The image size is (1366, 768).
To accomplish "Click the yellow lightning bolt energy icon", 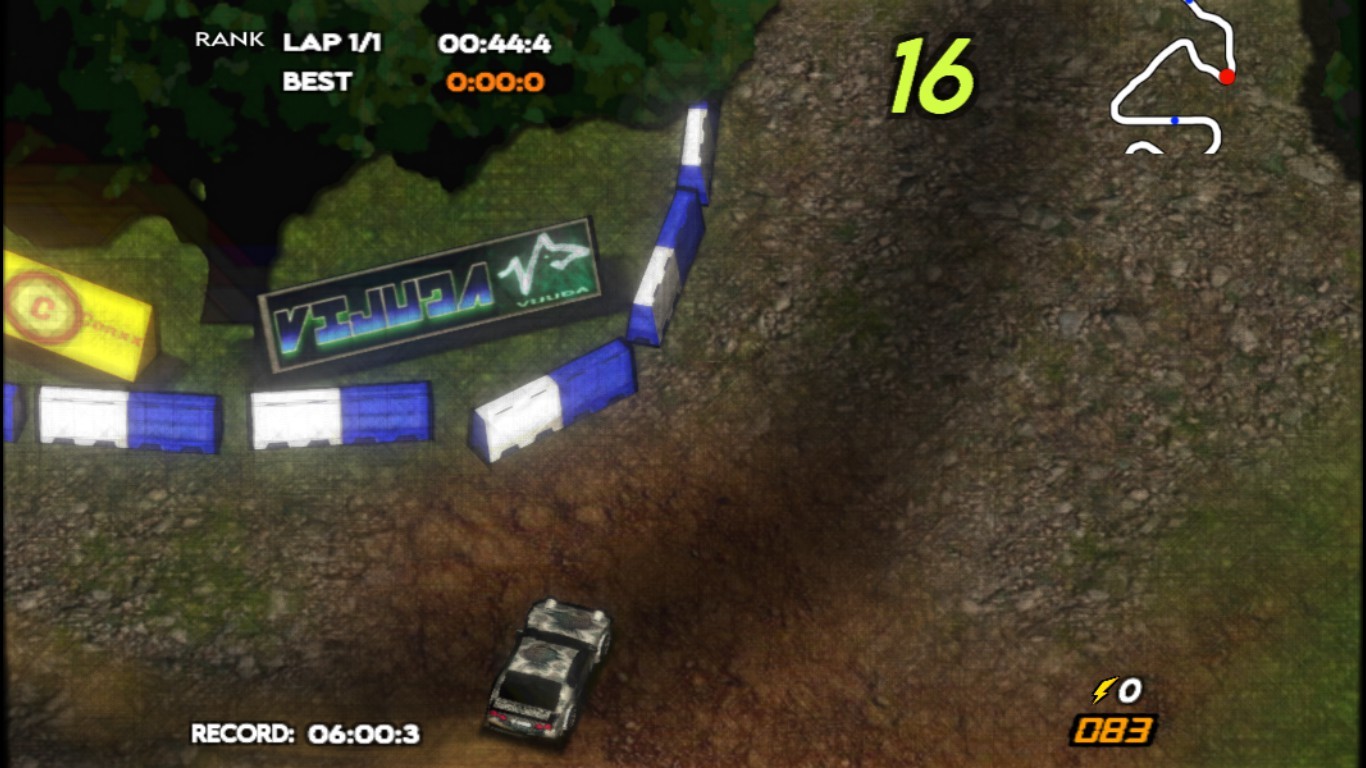I will pos(1104,691).
